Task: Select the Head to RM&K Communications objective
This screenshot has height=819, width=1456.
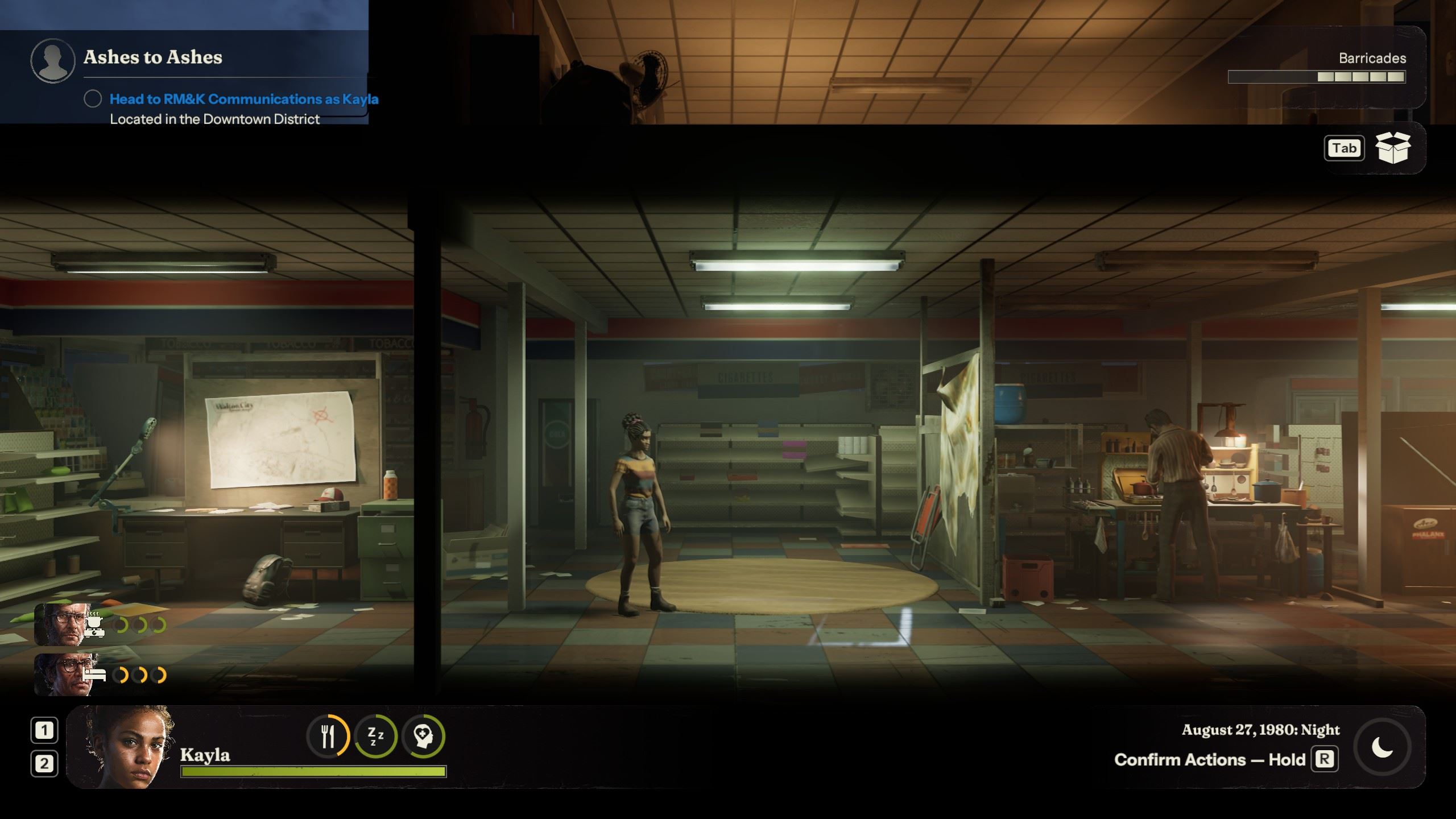Action: (243, 99)
